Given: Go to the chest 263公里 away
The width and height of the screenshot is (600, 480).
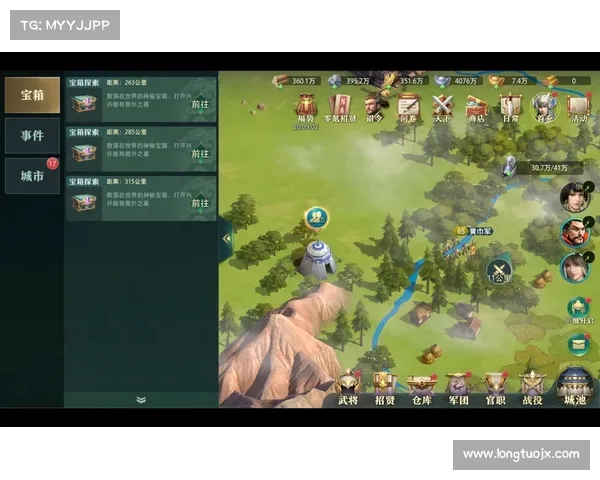Looking at the screenshot, I should 200,103.
